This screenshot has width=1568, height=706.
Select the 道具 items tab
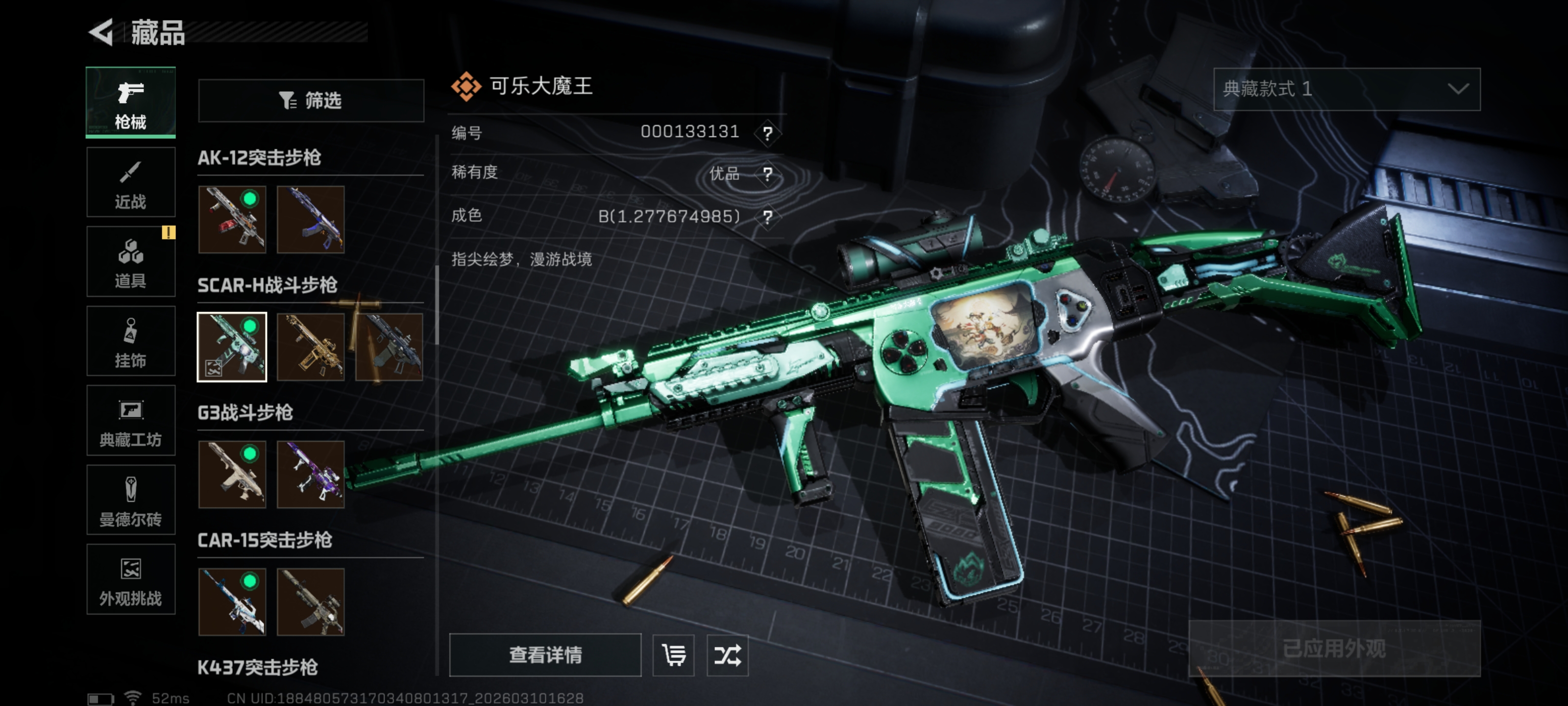click(x=131, y=262)
